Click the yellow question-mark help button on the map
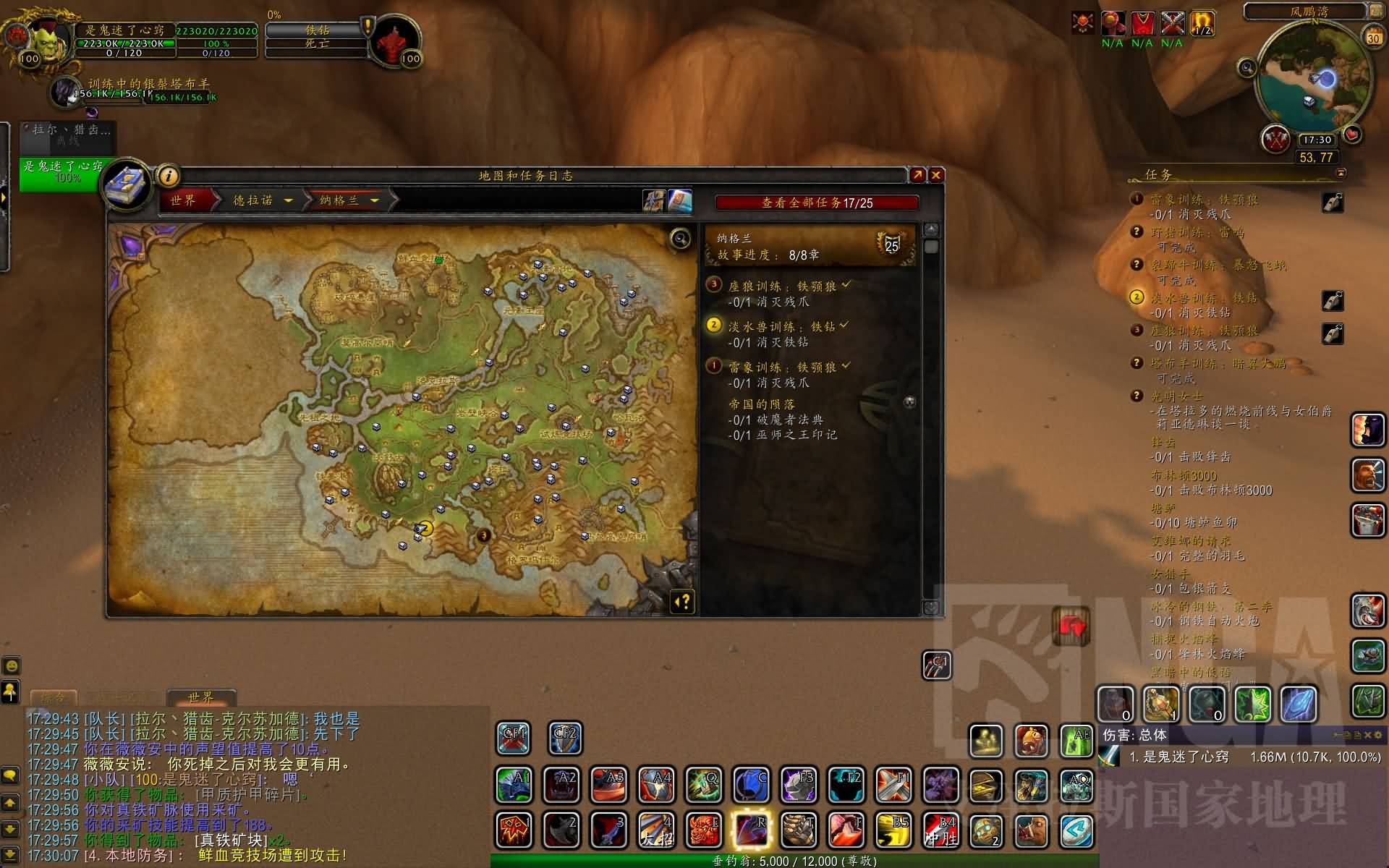Image resolution: width=1389 pixels, height=868 pixels. (683, 602)
